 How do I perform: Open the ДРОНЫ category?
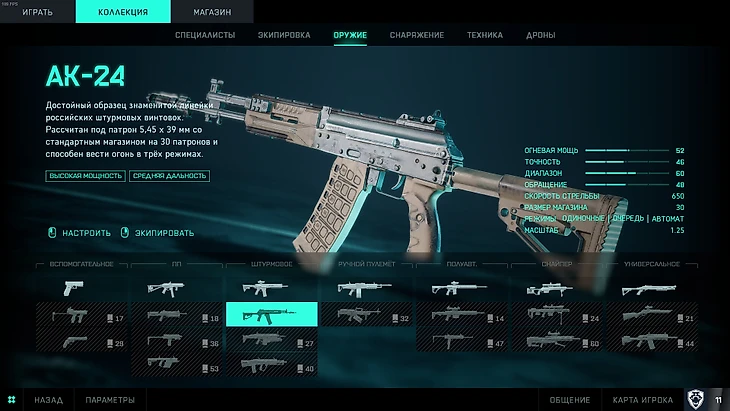click(x=541, y=35)
